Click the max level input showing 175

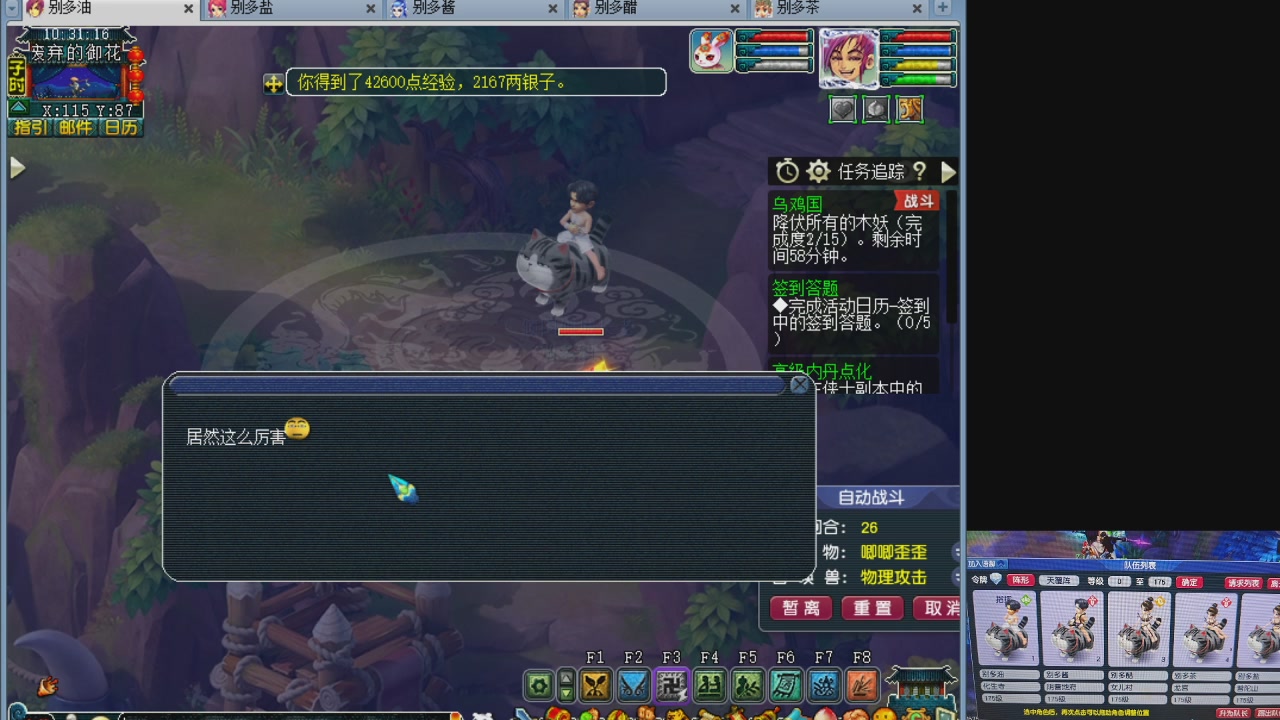point(1161,583)
